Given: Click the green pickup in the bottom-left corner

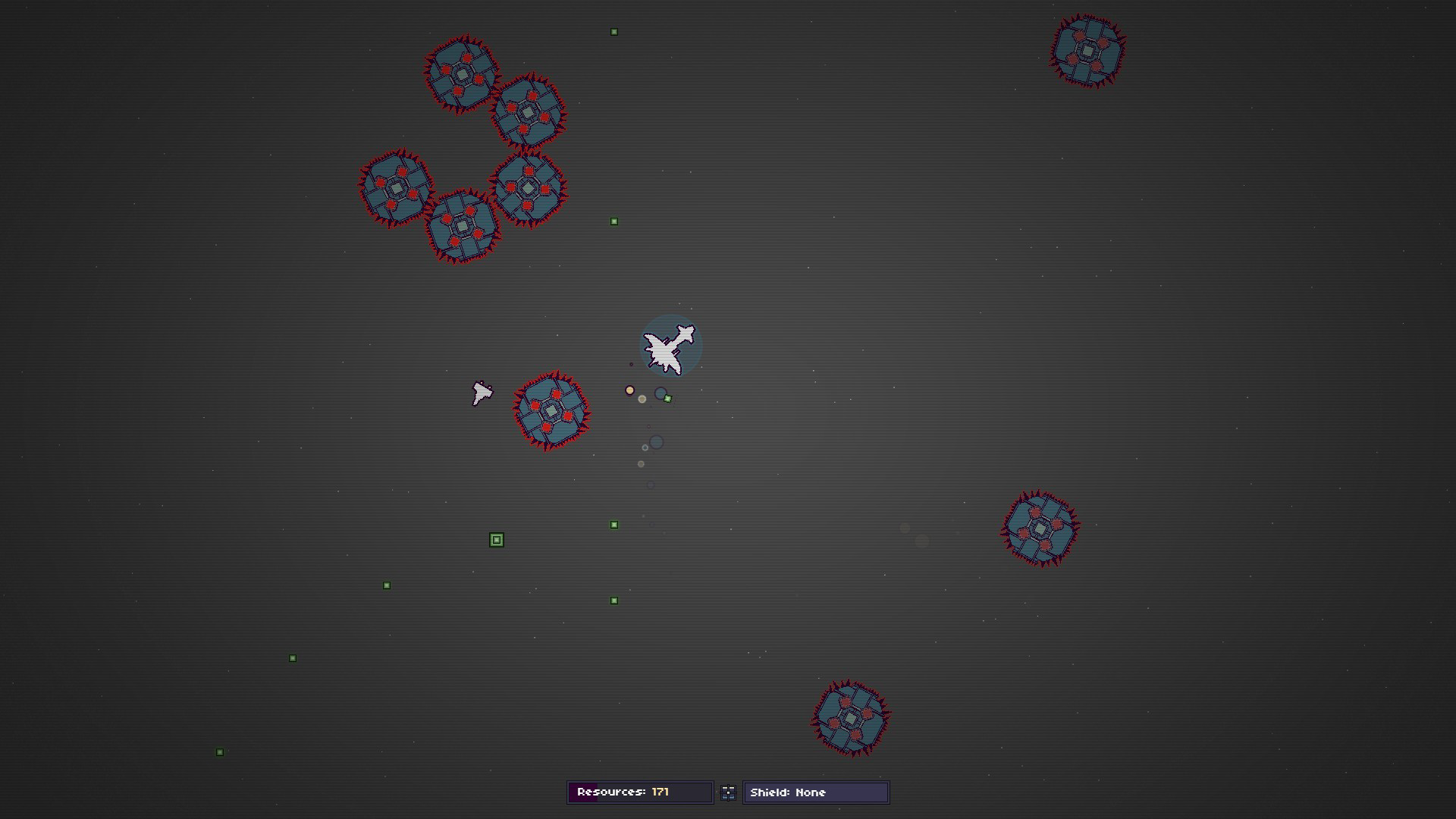Looking at the screenshot, I should tap(219, 752).
